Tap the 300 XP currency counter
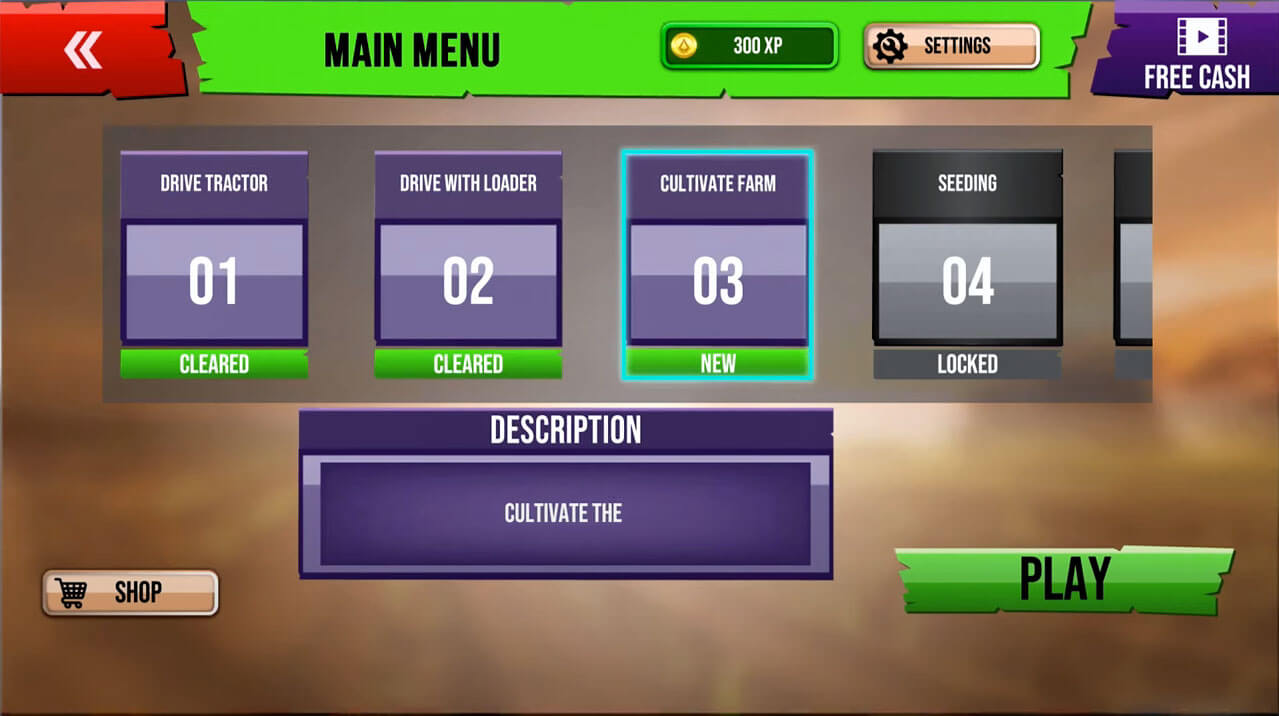 (748, 46)
